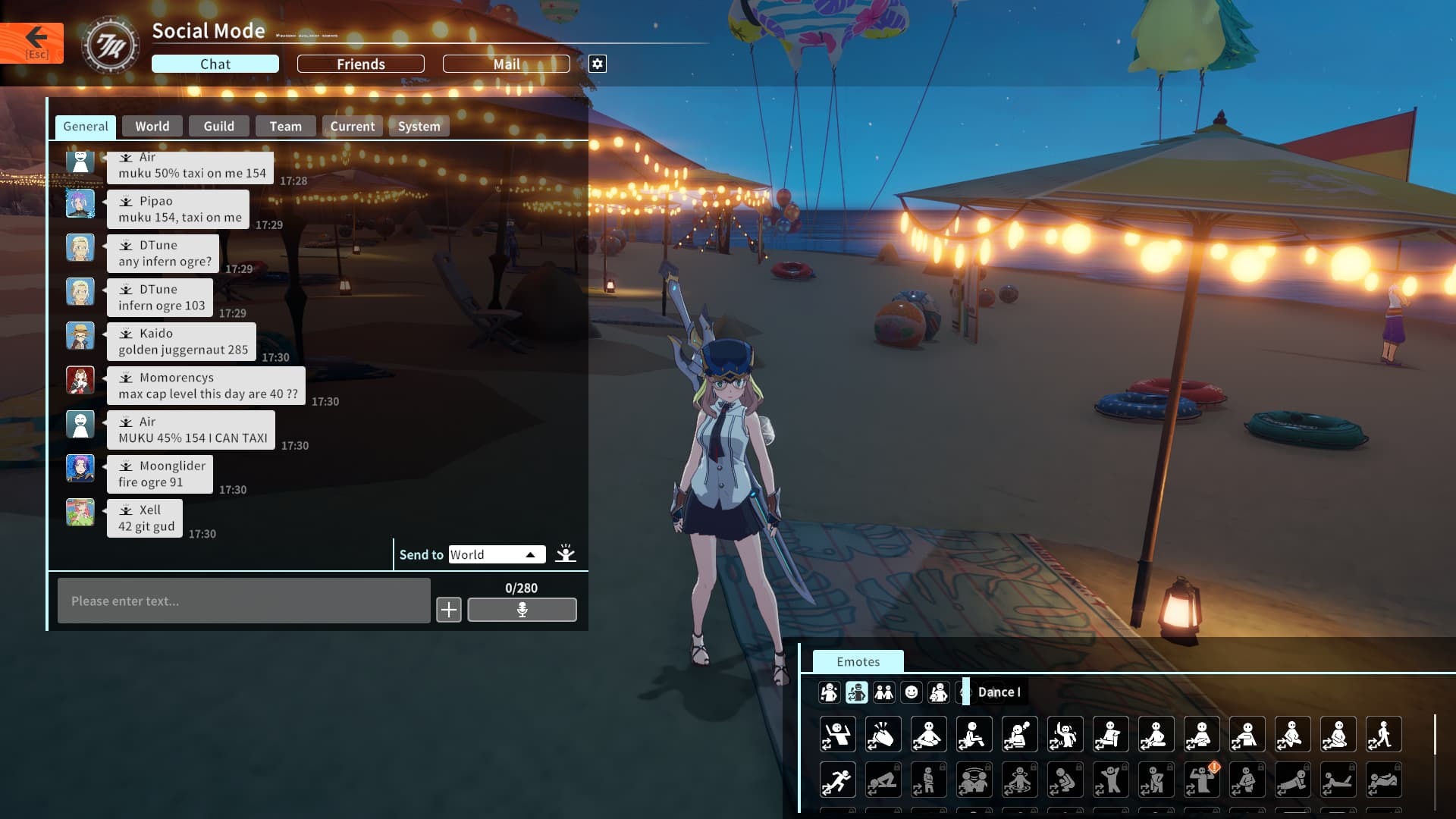Activate the microphone voice input button
1456x819 pixels.
pyautogui.click(x=522, y=610)
